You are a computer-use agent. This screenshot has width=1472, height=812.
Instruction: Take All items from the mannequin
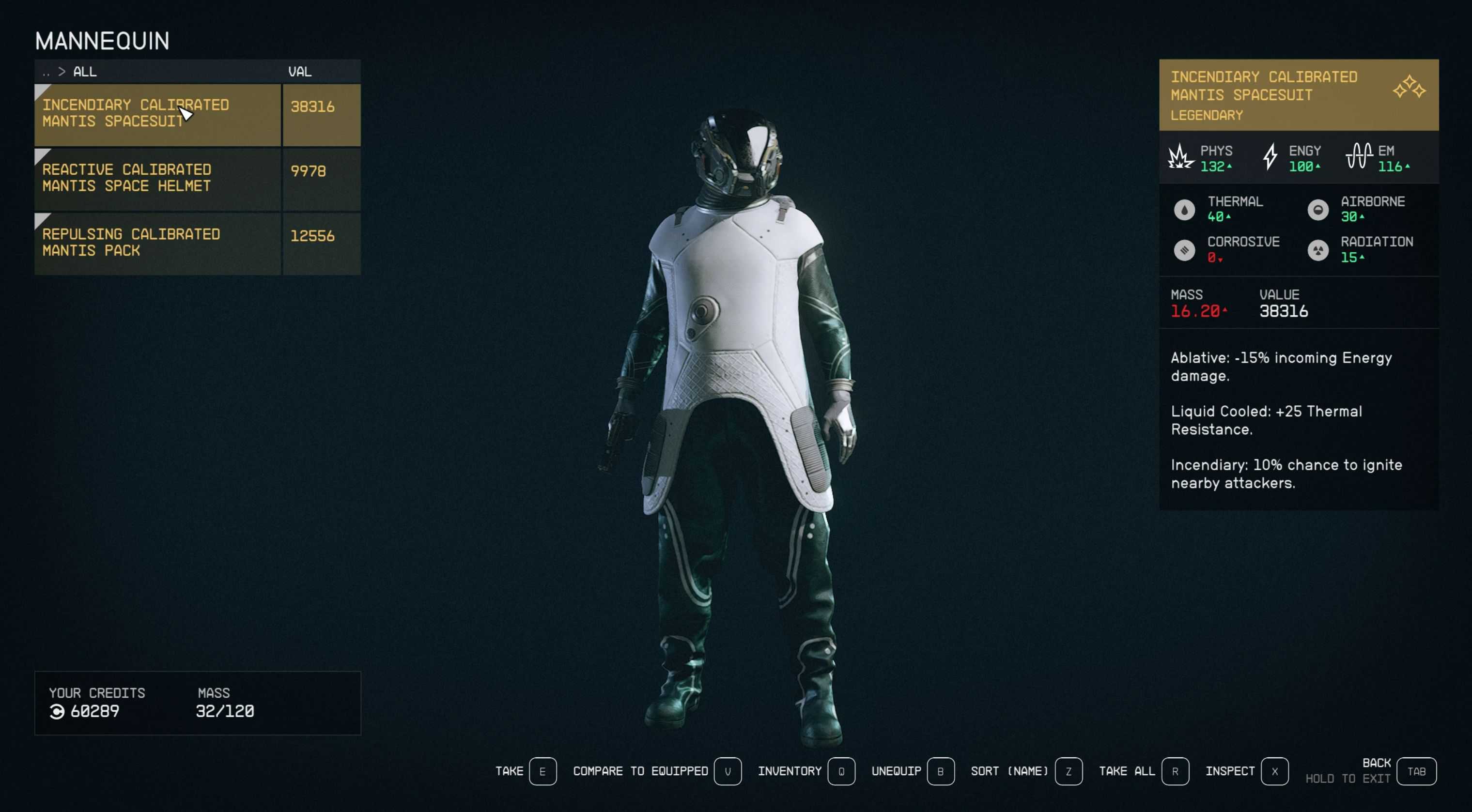click(1174, 771)
